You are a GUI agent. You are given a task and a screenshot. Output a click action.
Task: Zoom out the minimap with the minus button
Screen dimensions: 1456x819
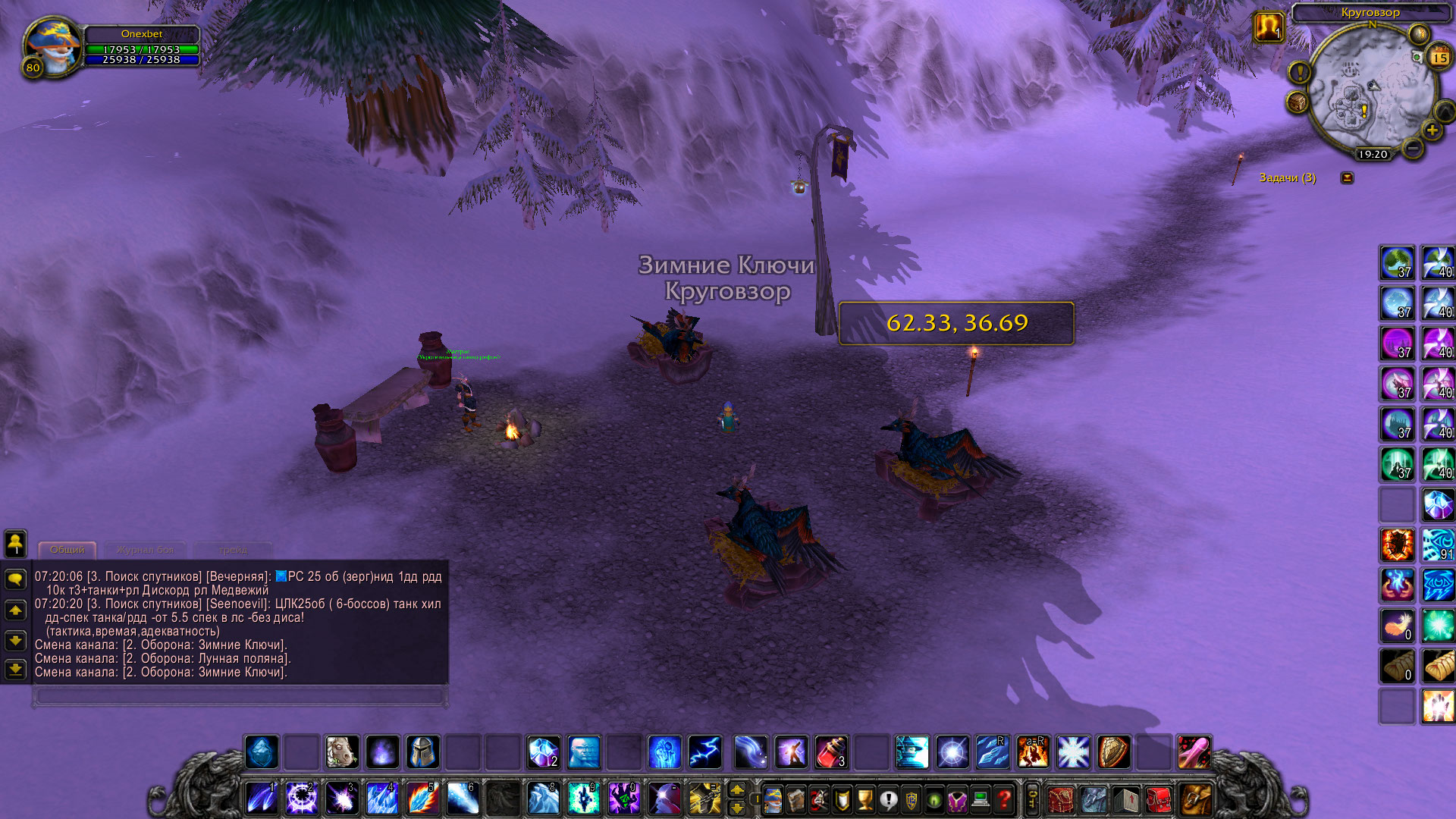tap(1412, 149)
